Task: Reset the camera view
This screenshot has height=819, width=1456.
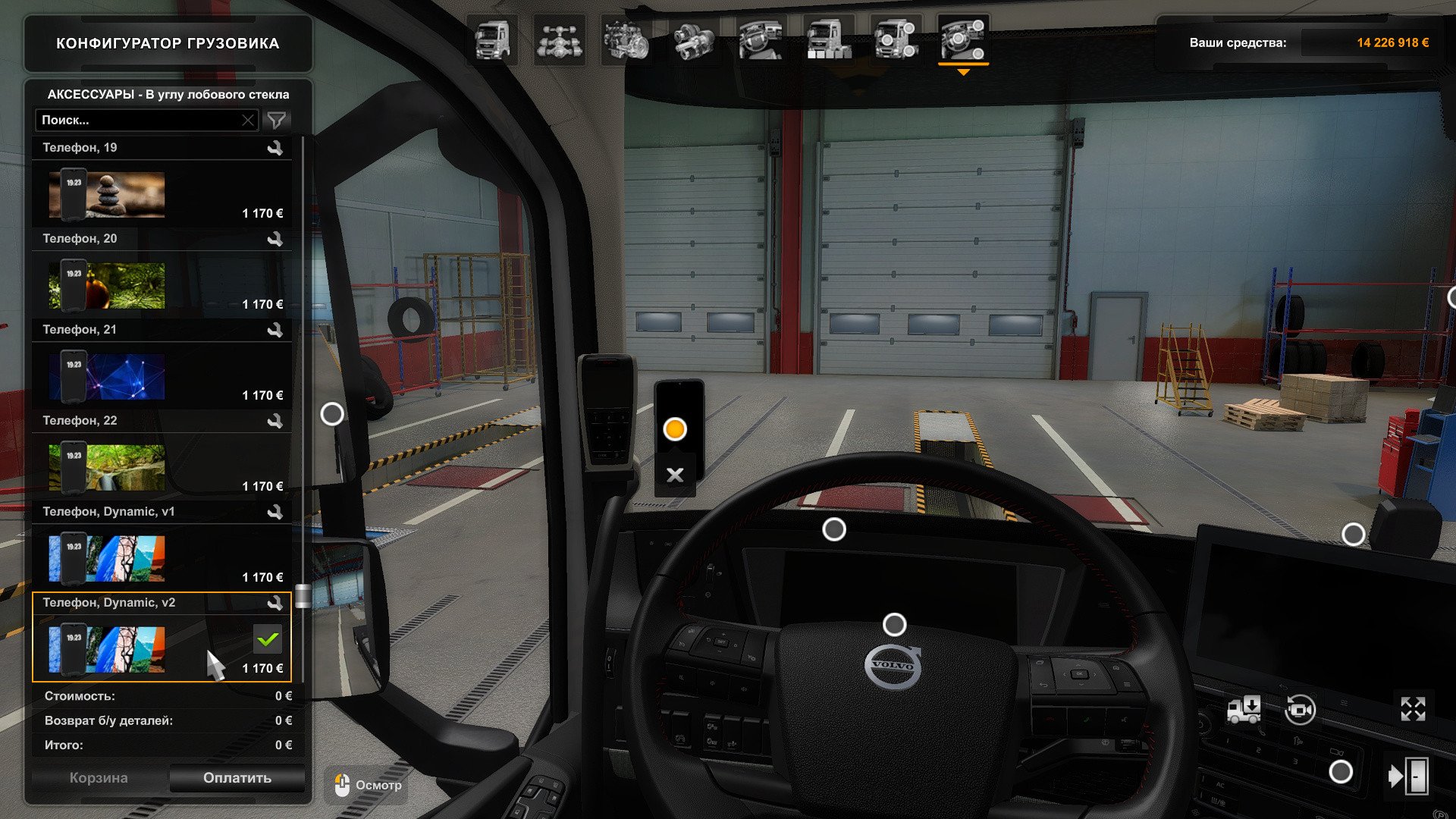Action: pyautogui.click(x=1300, y=711)
